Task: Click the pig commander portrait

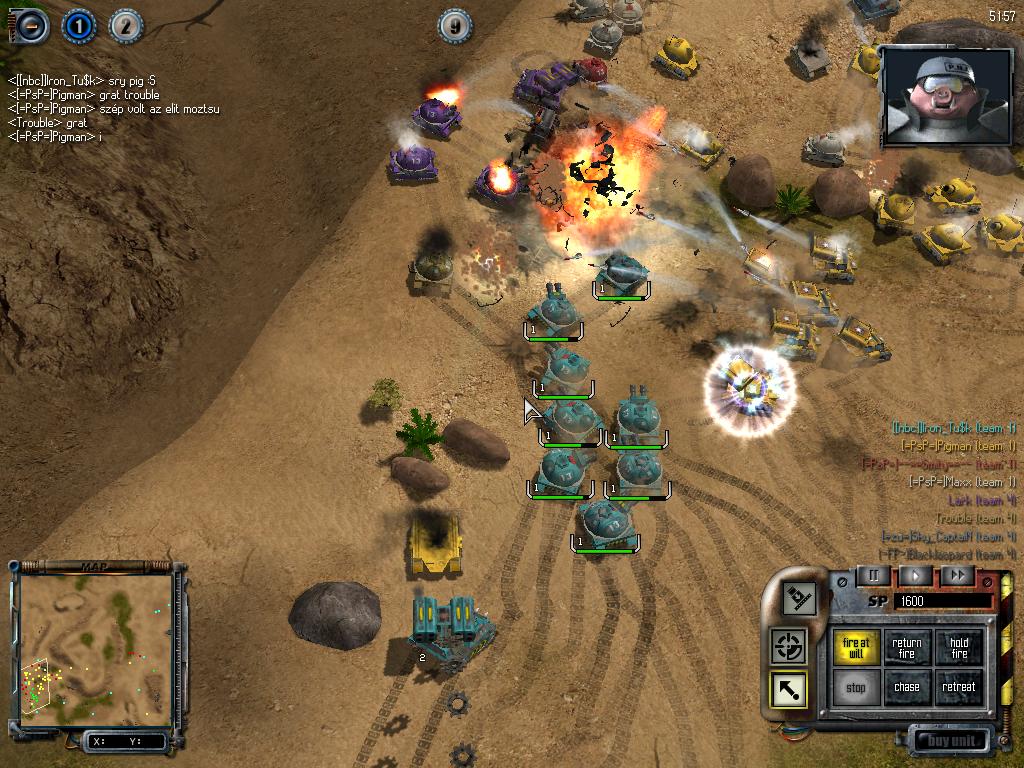Action: pyautogui.click(x=947, y=96)
